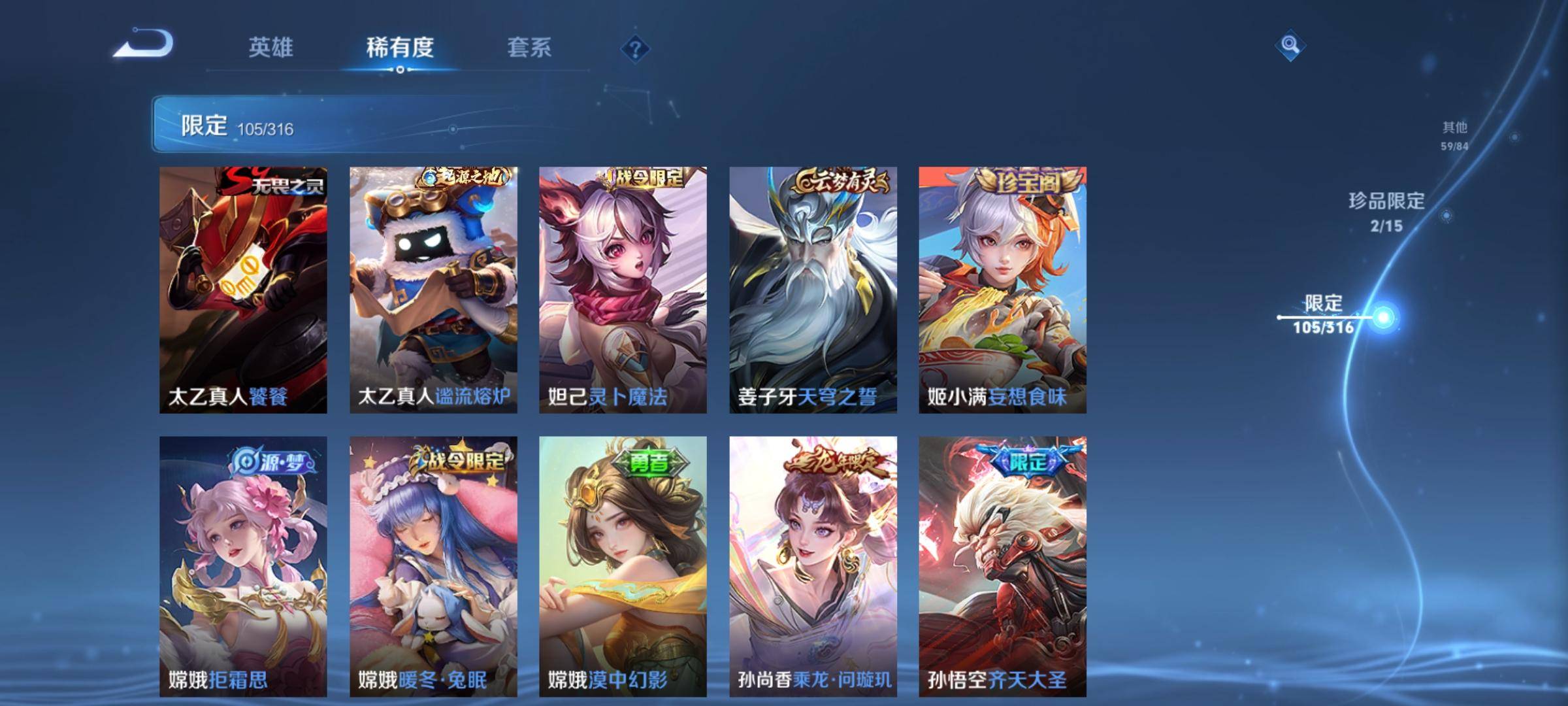Switch to the 套系 tab
The image size is (1568, 706).
click(x=530, y=47)
